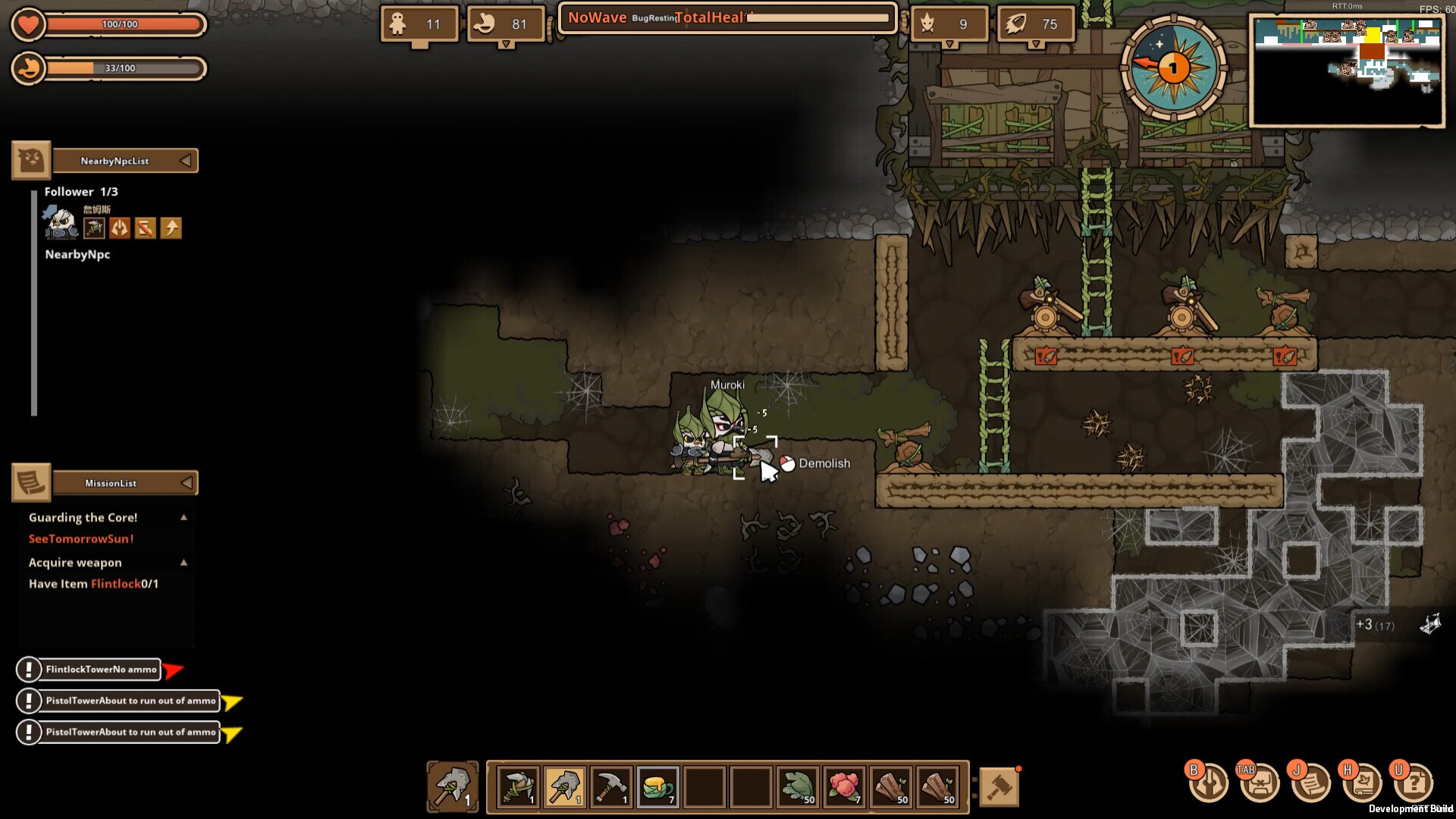Viewport: 1456px width, 819px height.
Task: Open the FlintlockTower No ammo alert
Action: coord(100,670)
